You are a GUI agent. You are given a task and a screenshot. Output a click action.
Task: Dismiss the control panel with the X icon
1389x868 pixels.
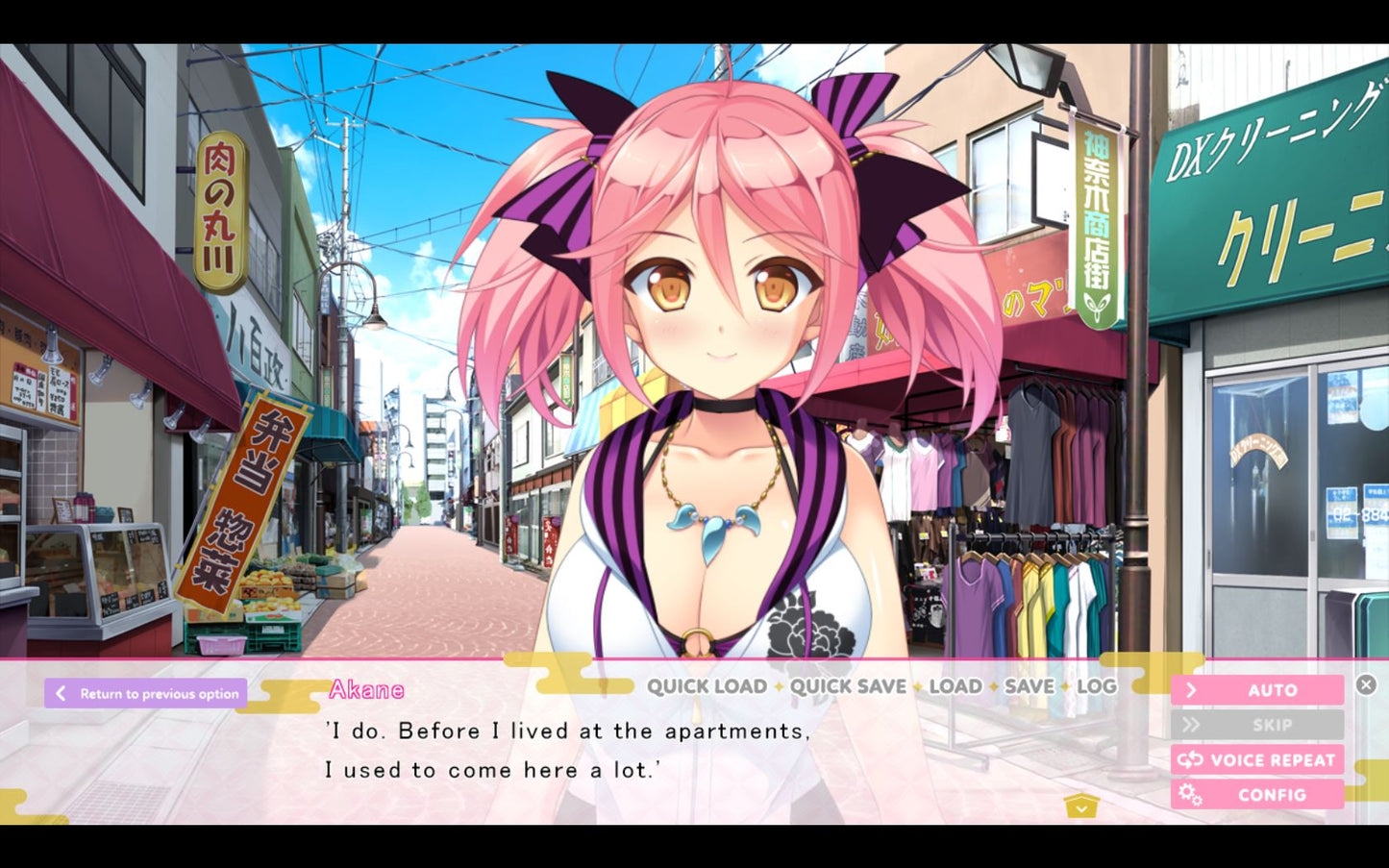click(x=1366, y=683)
